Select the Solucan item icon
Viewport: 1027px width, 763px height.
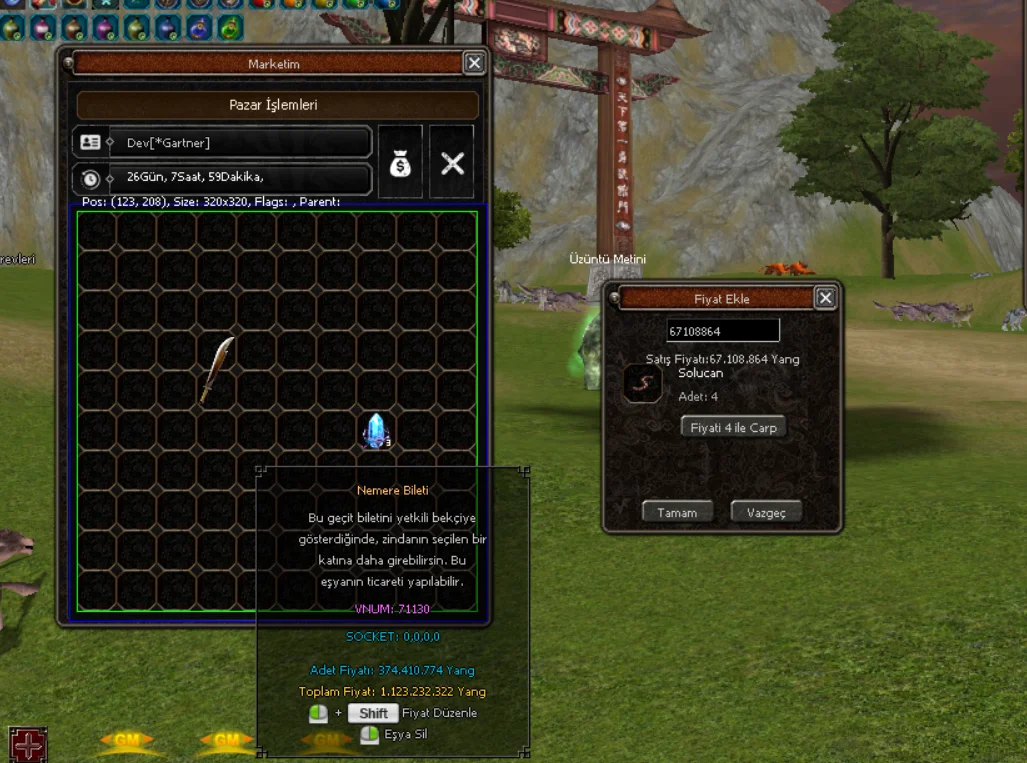[641, 383]
